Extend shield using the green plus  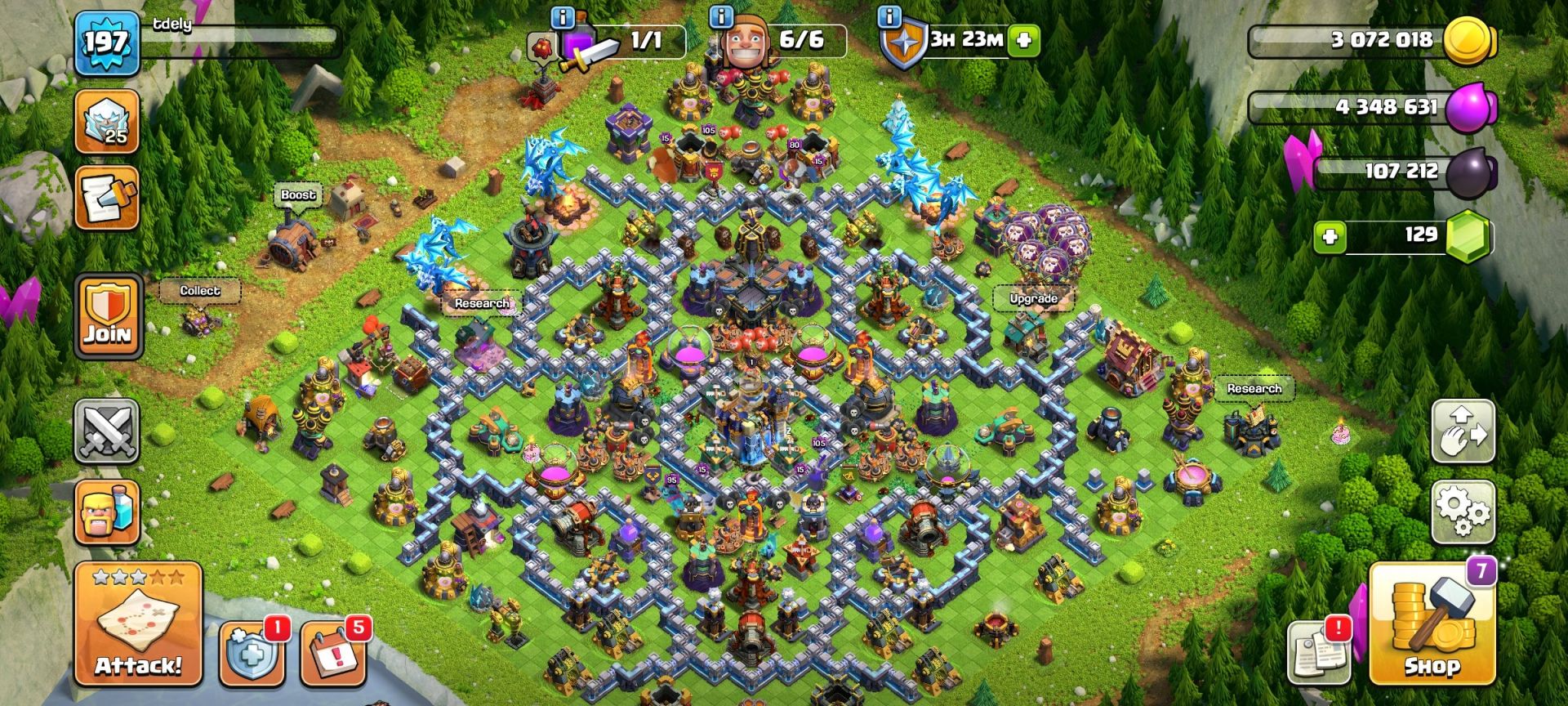[1025, 39]
